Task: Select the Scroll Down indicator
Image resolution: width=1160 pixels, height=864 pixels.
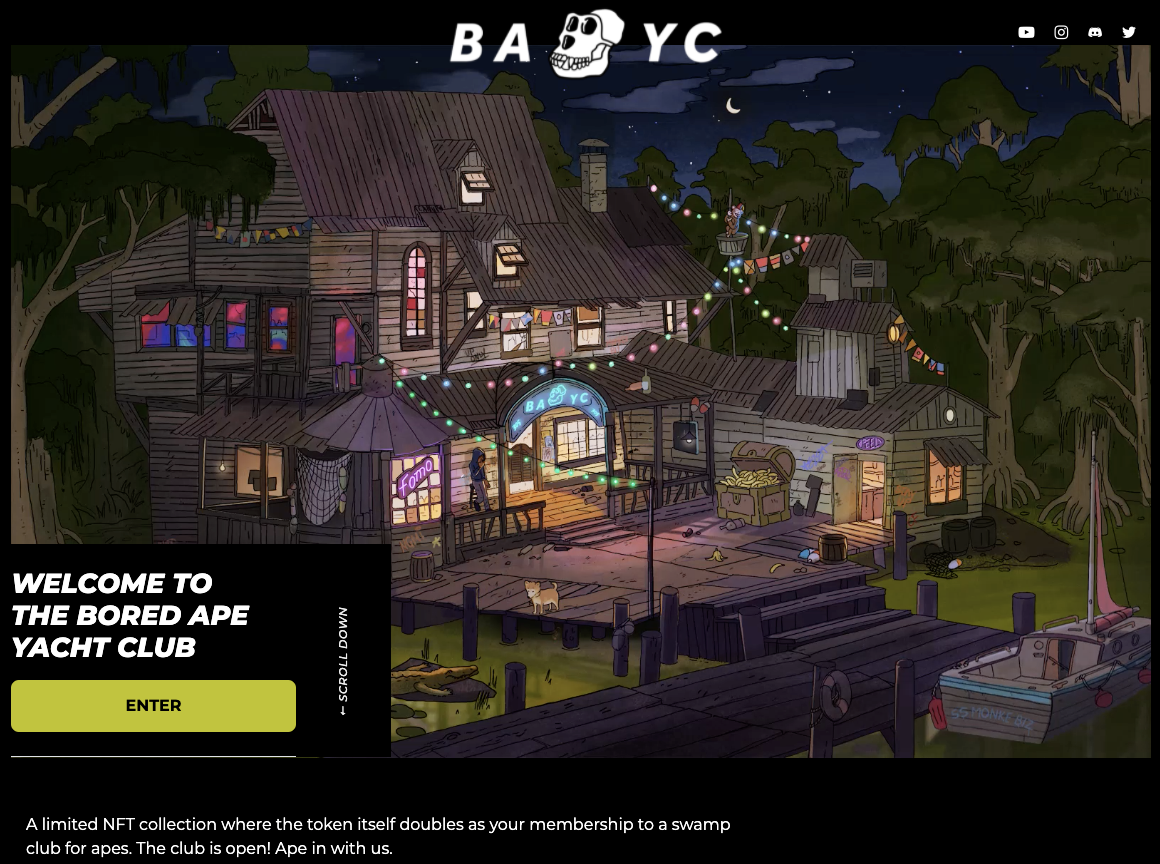Action: 343,661
